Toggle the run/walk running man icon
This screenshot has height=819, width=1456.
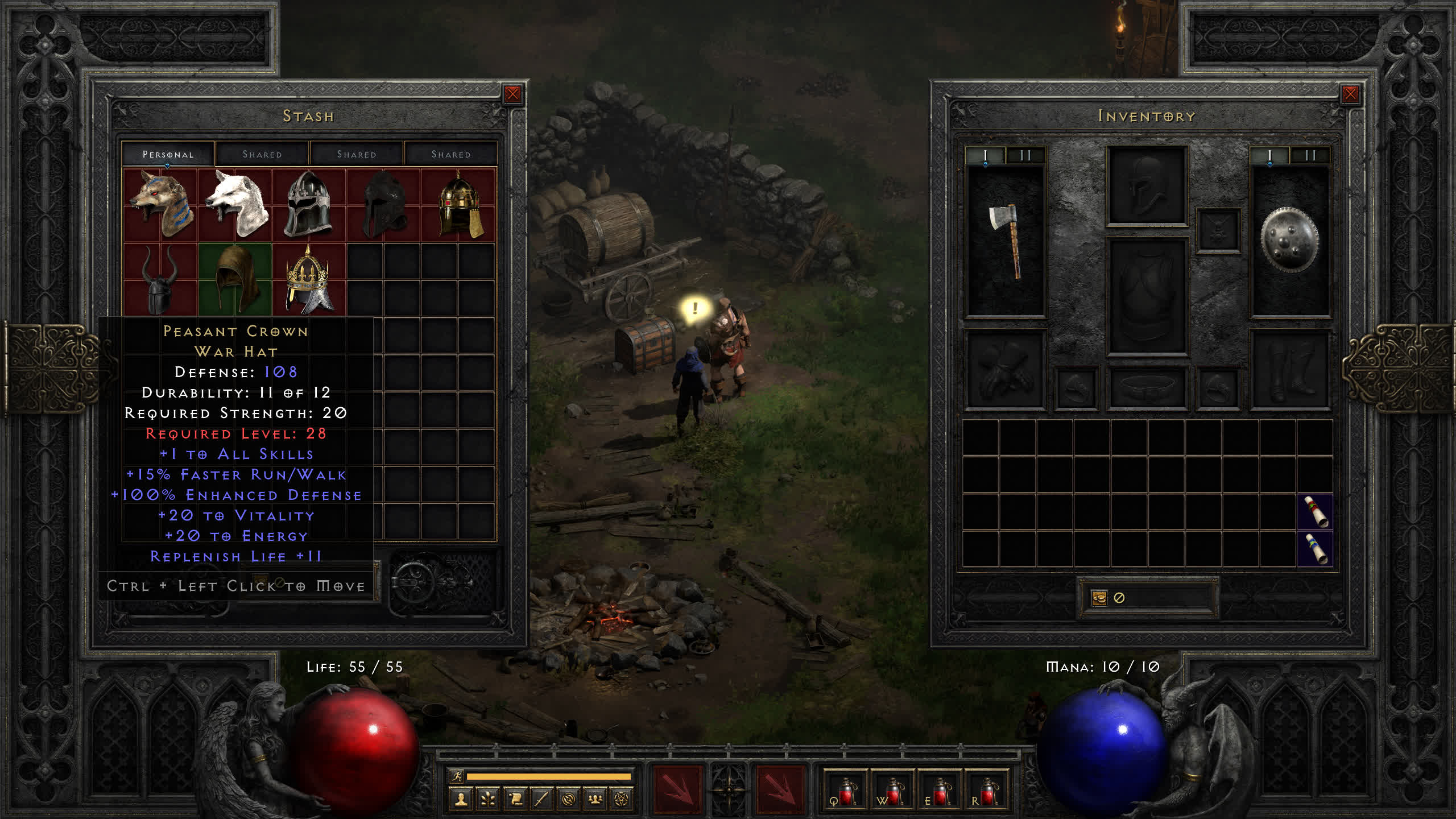(457, 776)
